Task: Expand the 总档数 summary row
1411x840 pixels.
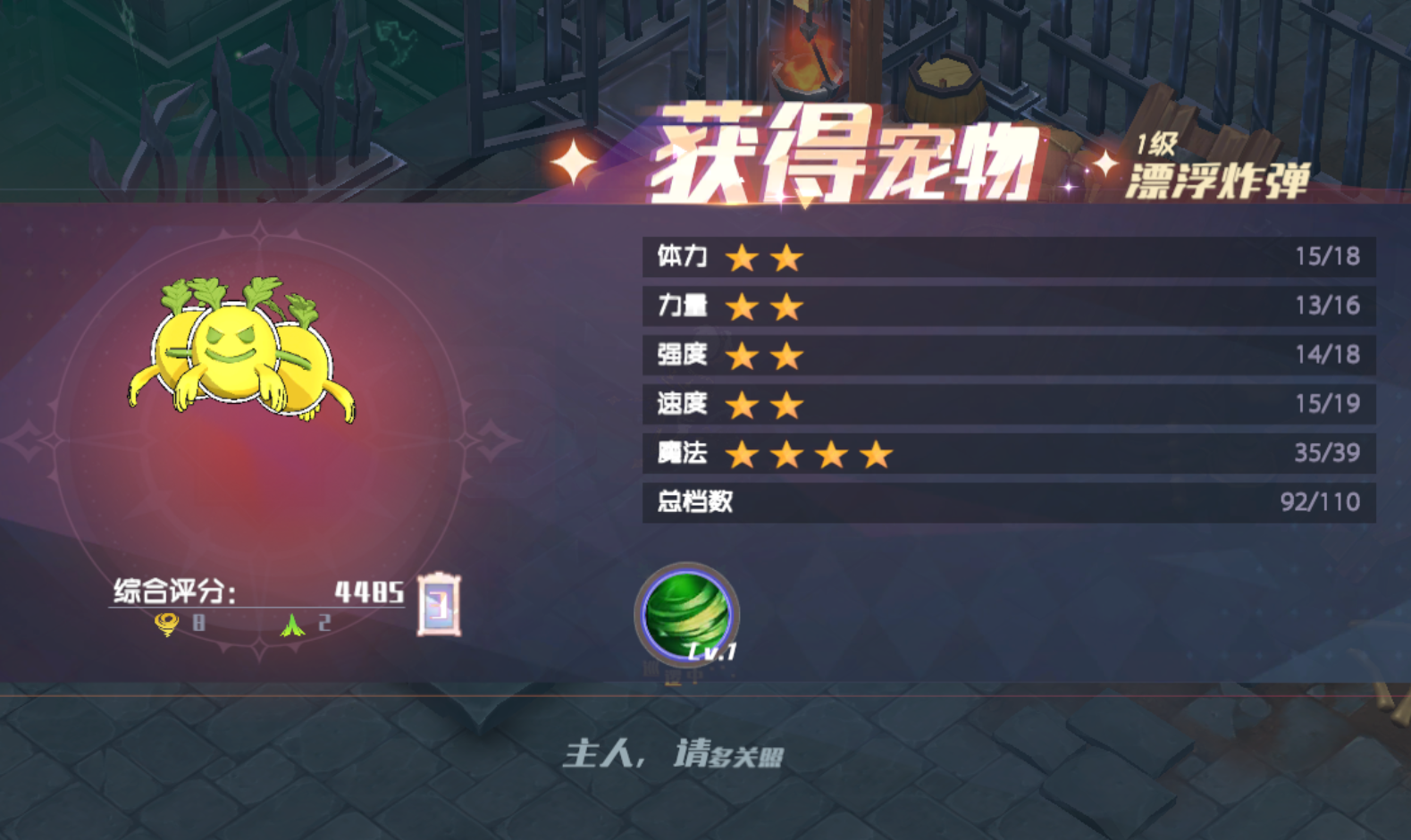Action: pyautogui.click(x=1001, y=502)
